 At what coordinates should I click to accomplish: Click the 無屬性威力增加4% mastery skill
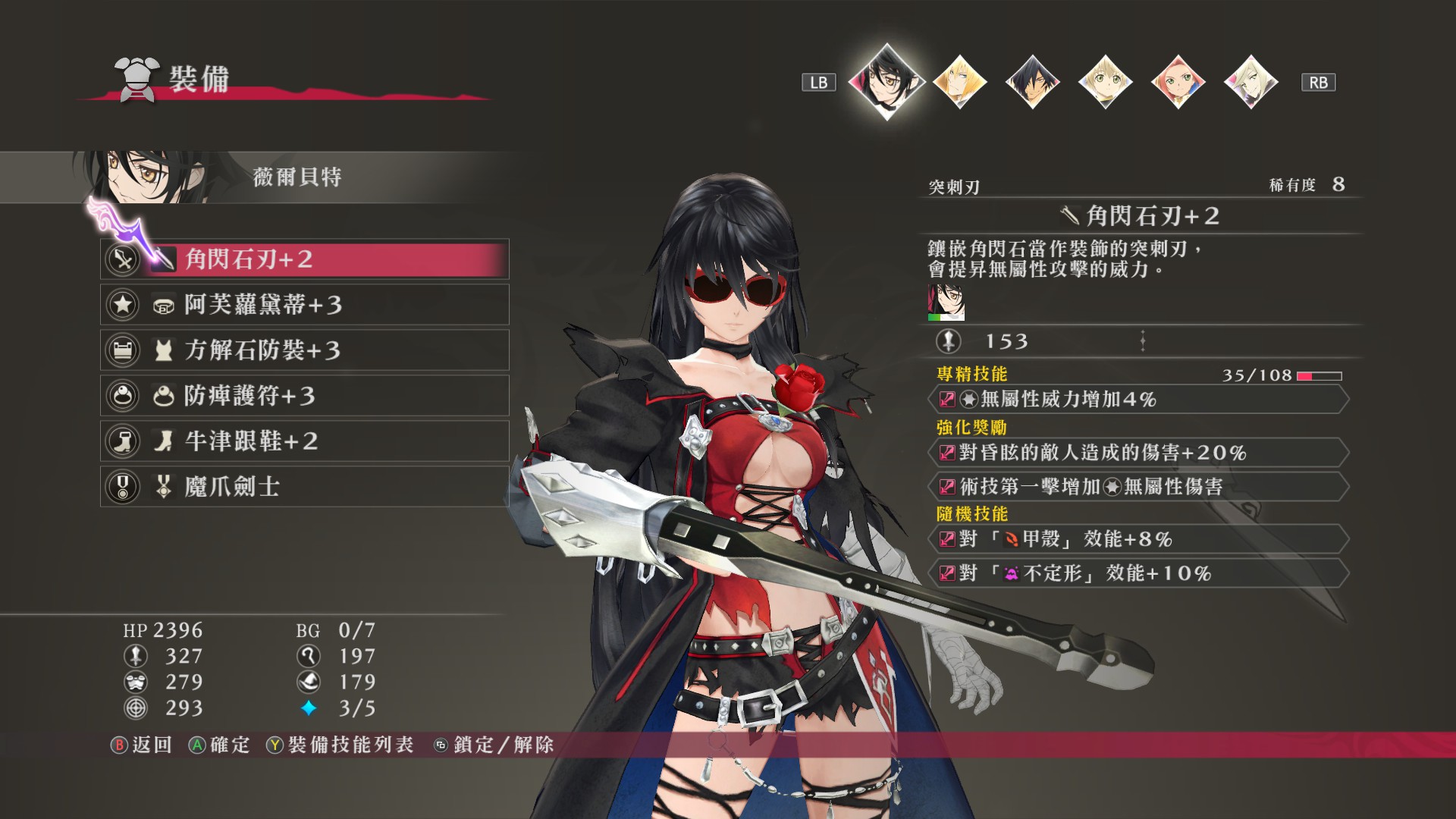click(x=1137, y=400)
